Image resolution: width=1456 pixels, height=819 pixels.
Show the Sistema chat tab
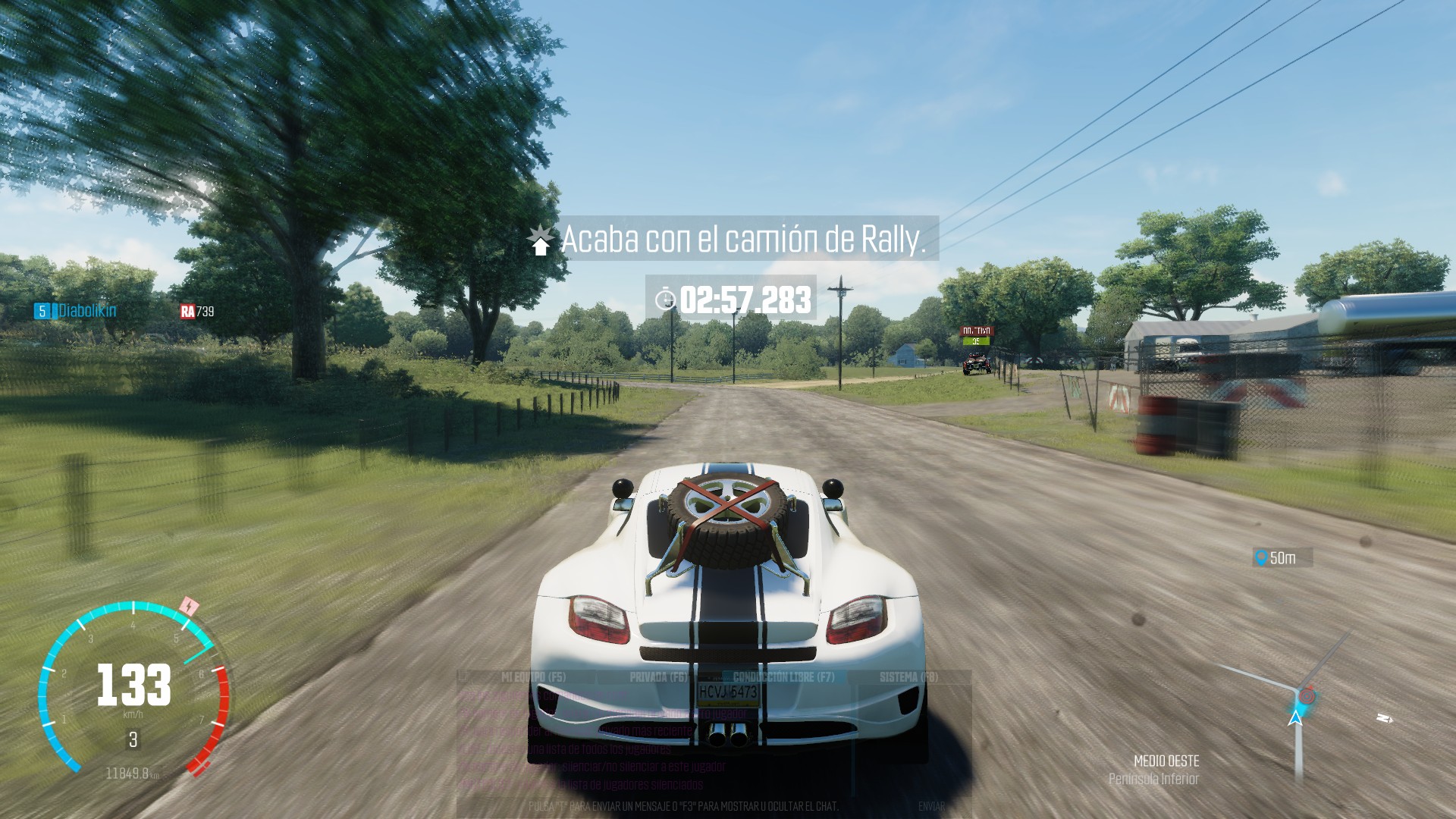[908, 677]
